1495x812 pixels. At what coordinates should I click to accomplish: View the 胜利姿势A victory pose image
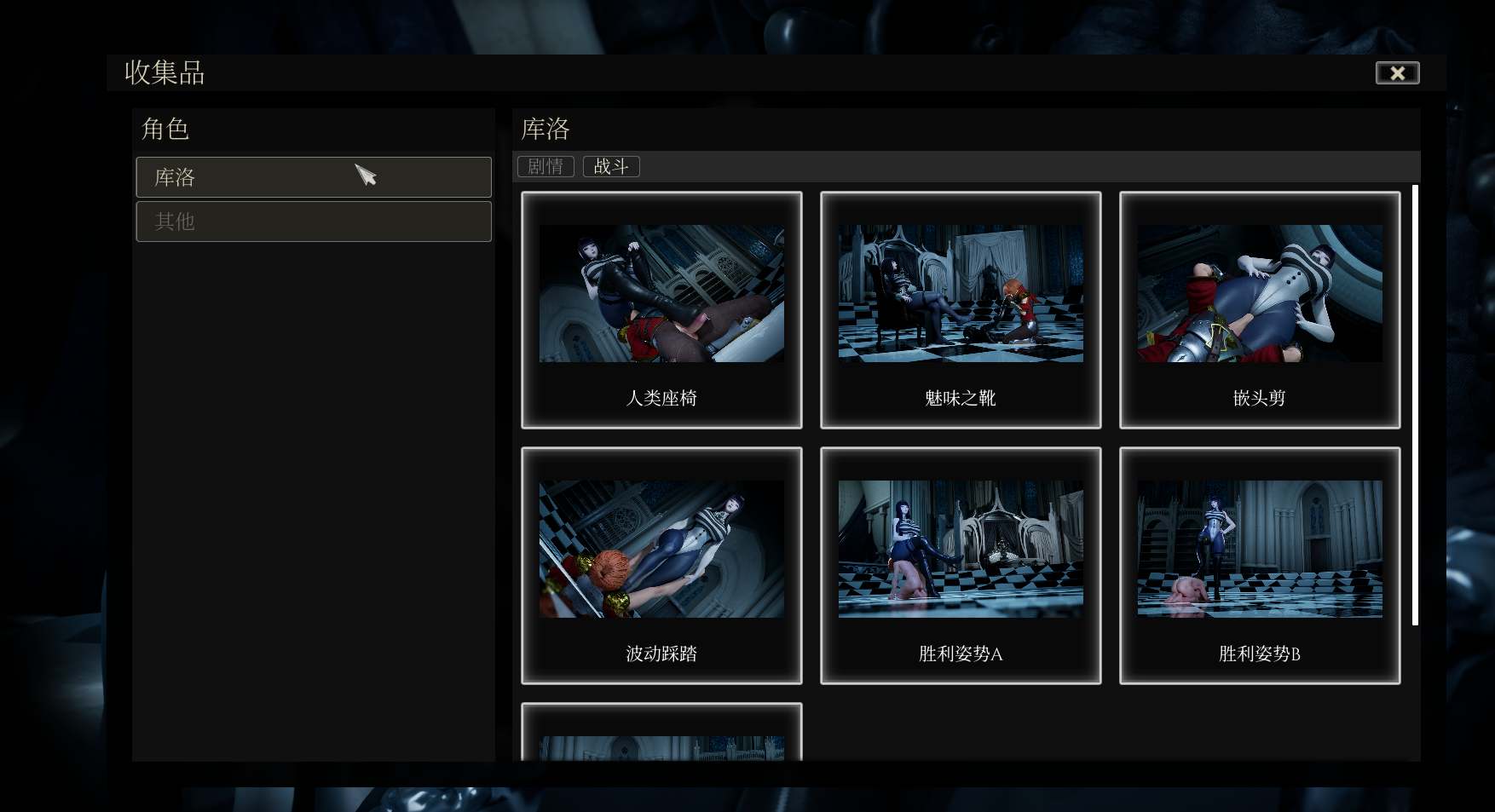point(961,550)
